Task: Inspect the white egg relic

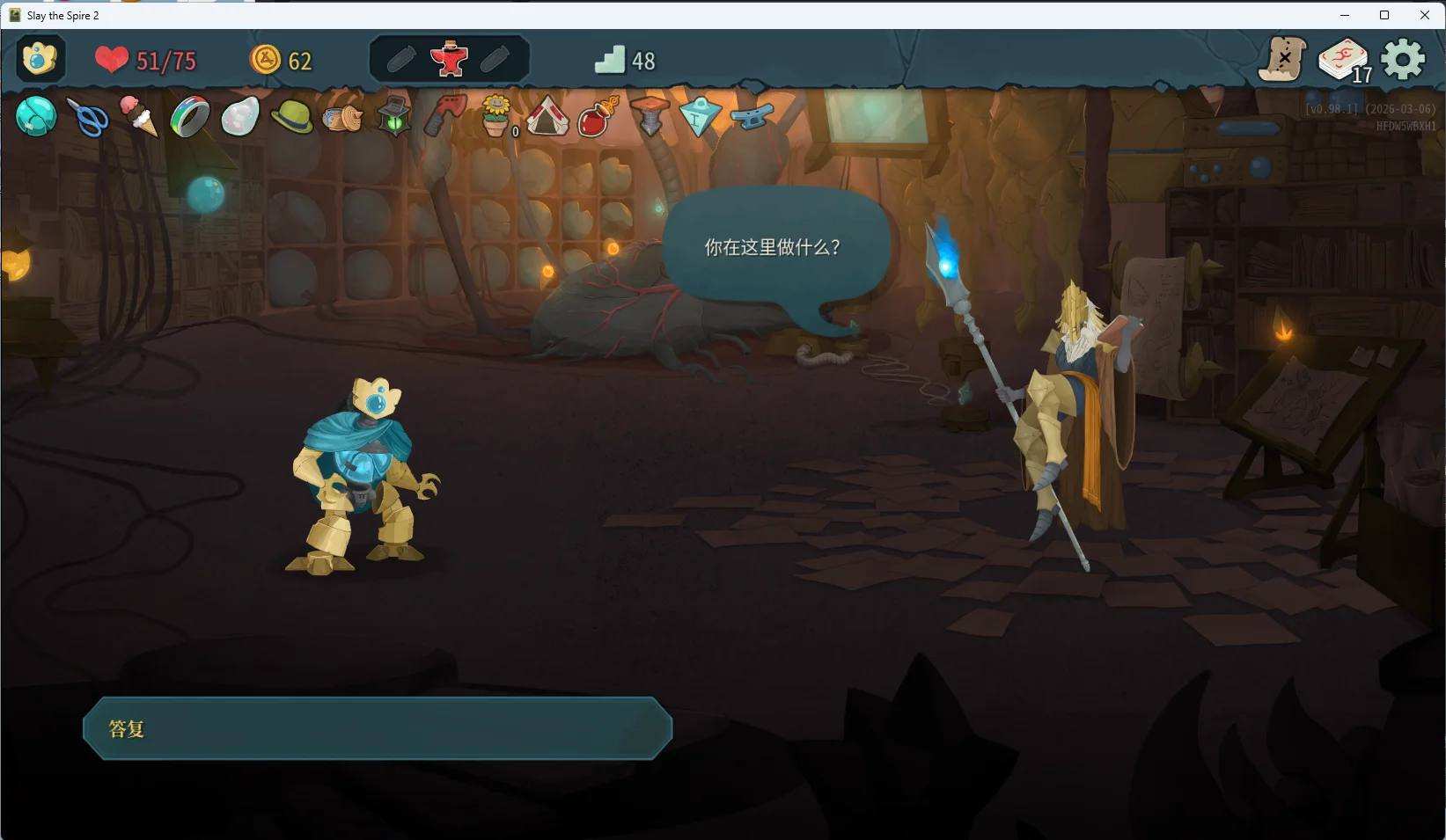Action: pyautogui.click(x=240, y=116)
